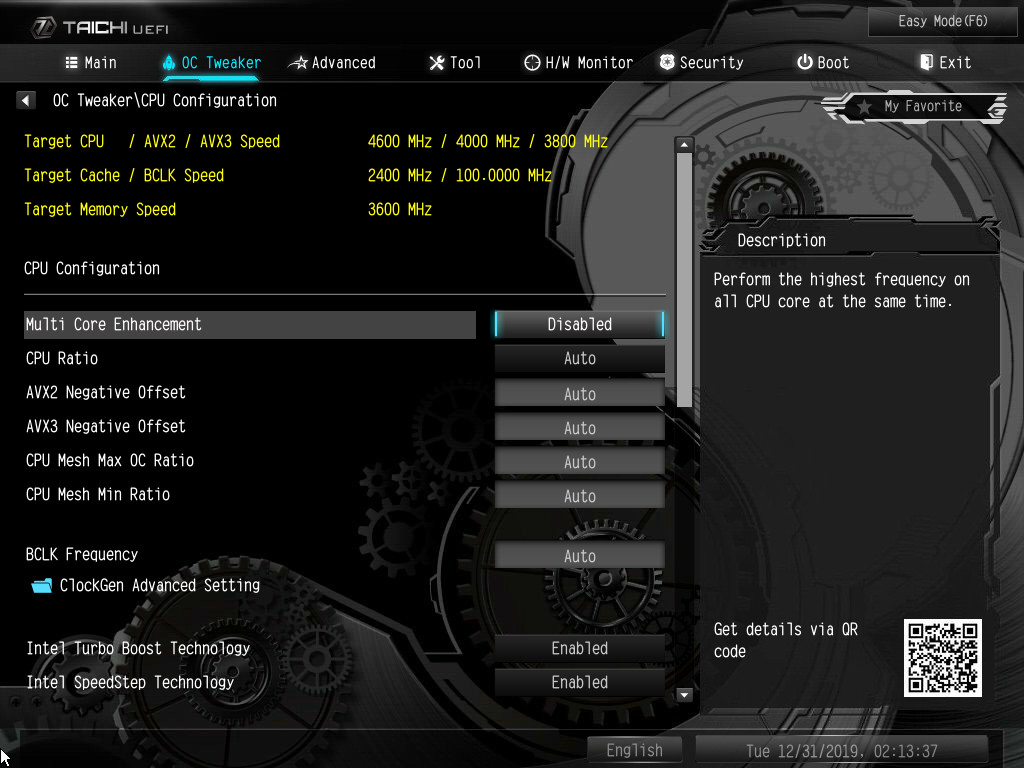Go to the H/W Monitor tab
Image resolution: width=1024 pixels, height=768 pixels.
(578, 63)
